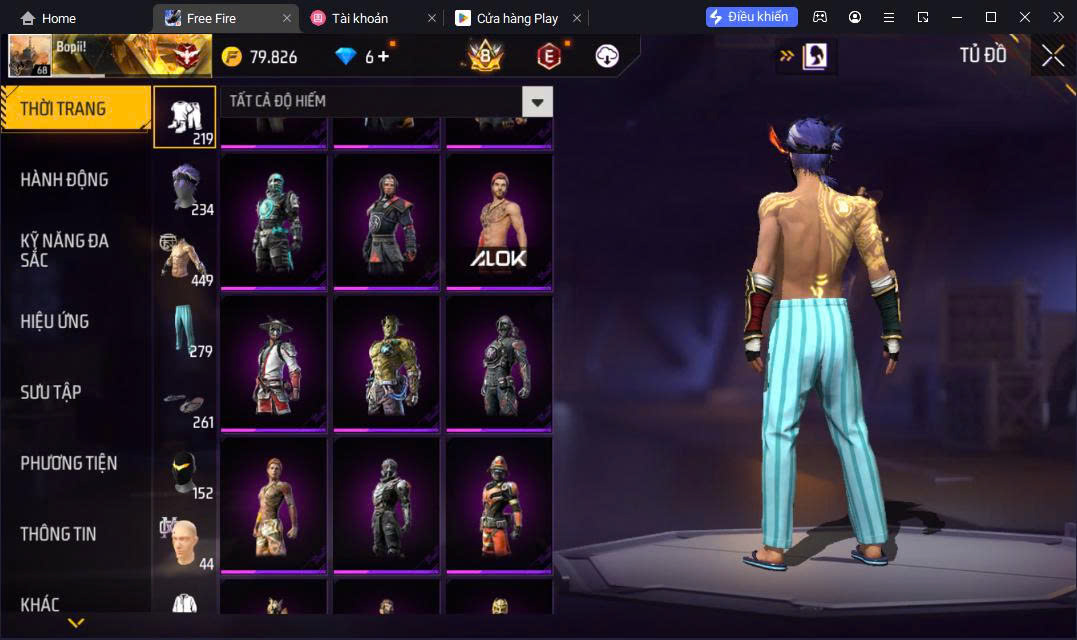The height and width of the screenshot is (640, 1077).
Task: Open the Hành Động category
Action: click(x=65, y=180)
